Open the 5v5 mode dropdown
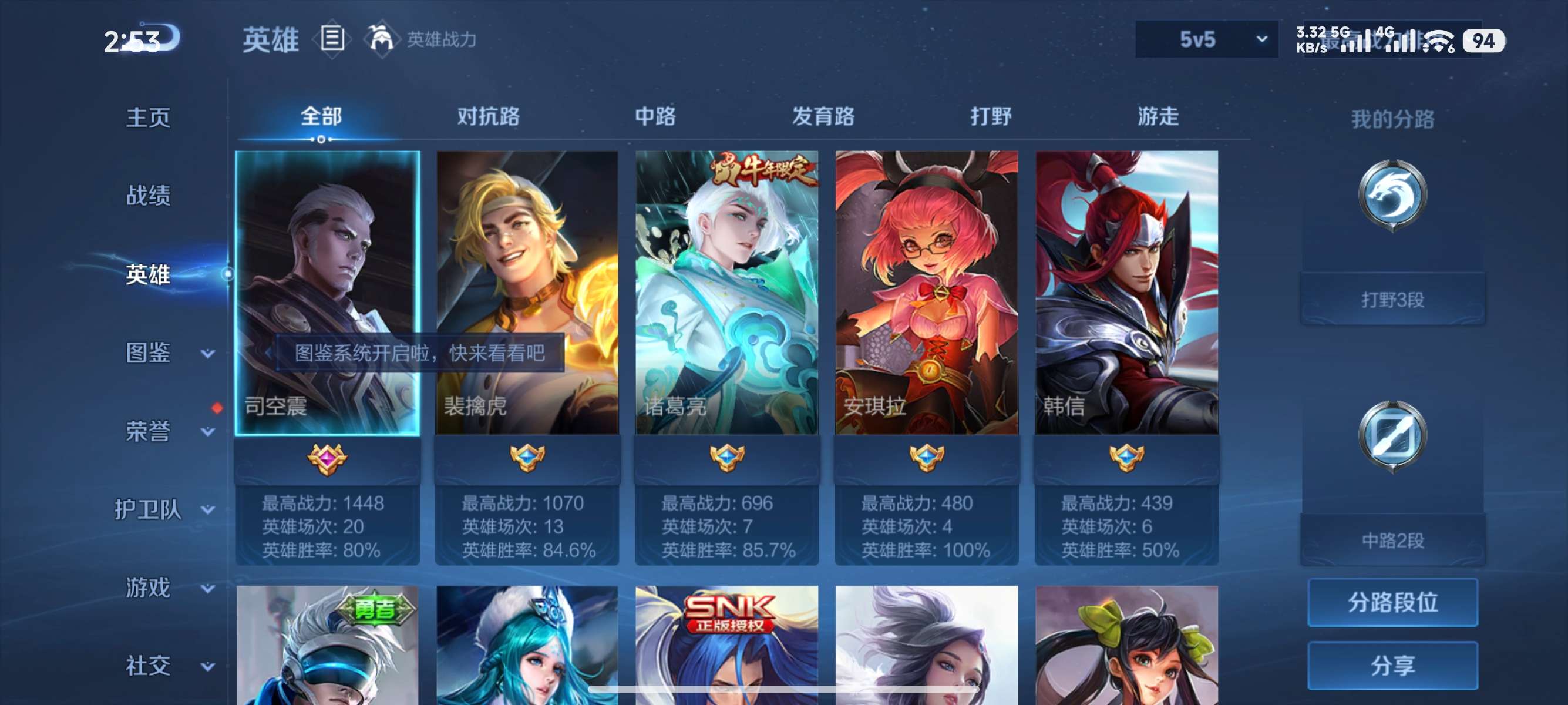This screenshot has width=1568, height=705. pos(1204,39)
